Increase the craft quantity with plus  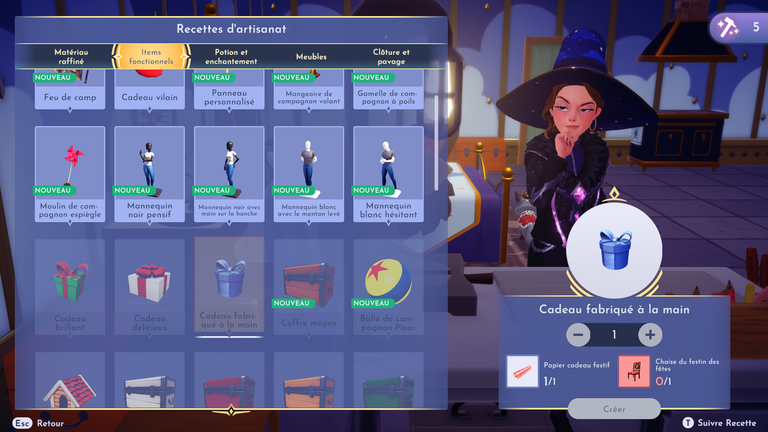pyautogui.click(x=650, y=335)
